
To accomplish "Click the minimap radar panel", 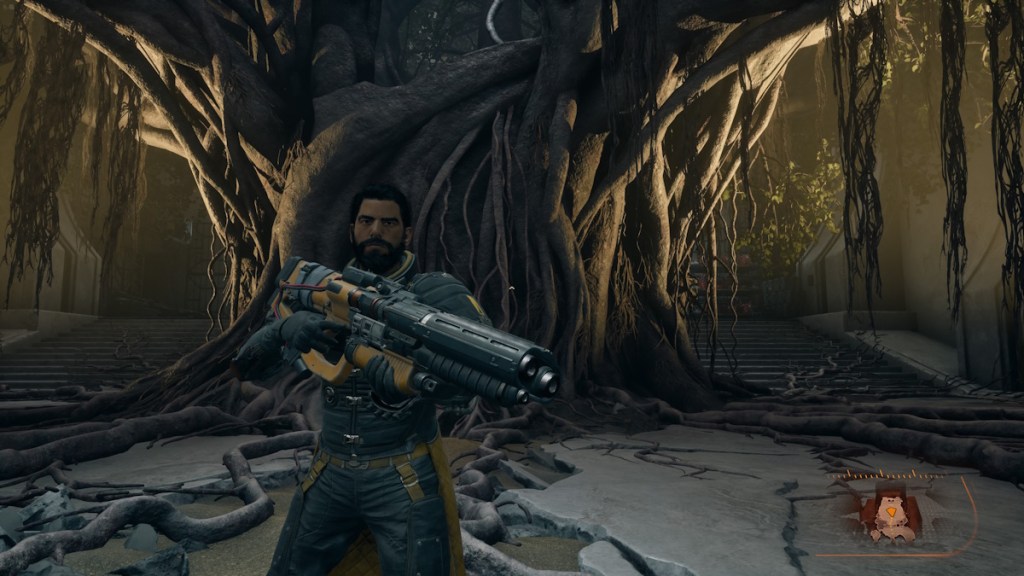I will tap(895, 513).
